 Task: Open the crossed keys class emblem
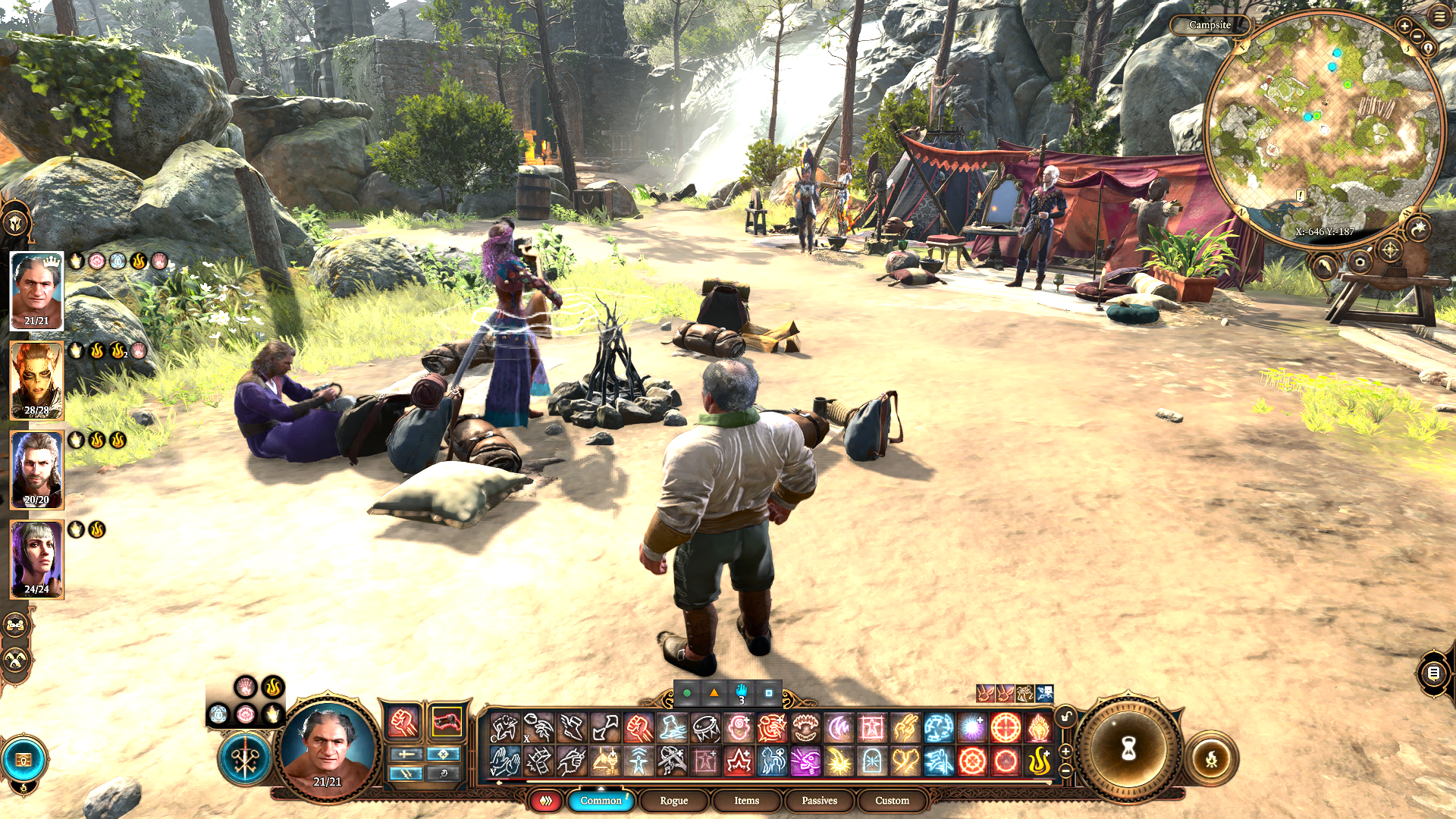click(x=245, y=759)
